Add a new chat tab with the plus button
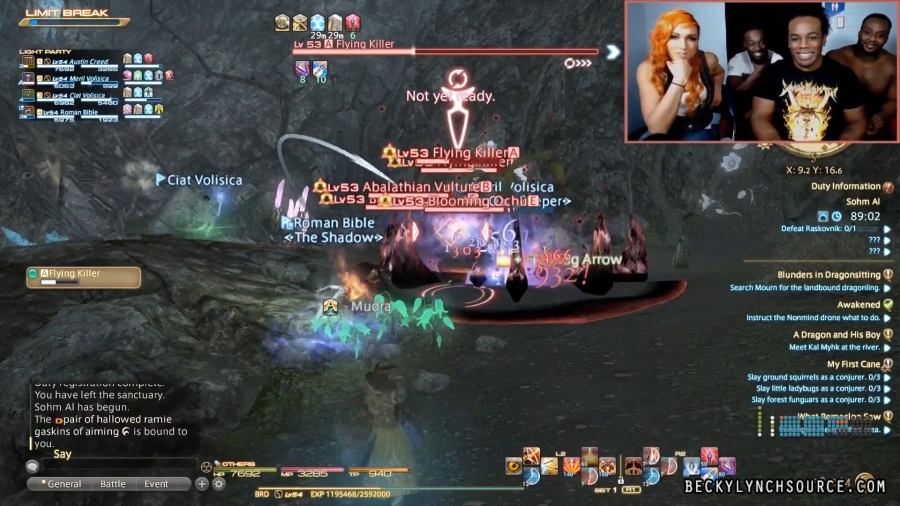The height and width of the screenshot is (506, 900). click(x=202, y=484)
